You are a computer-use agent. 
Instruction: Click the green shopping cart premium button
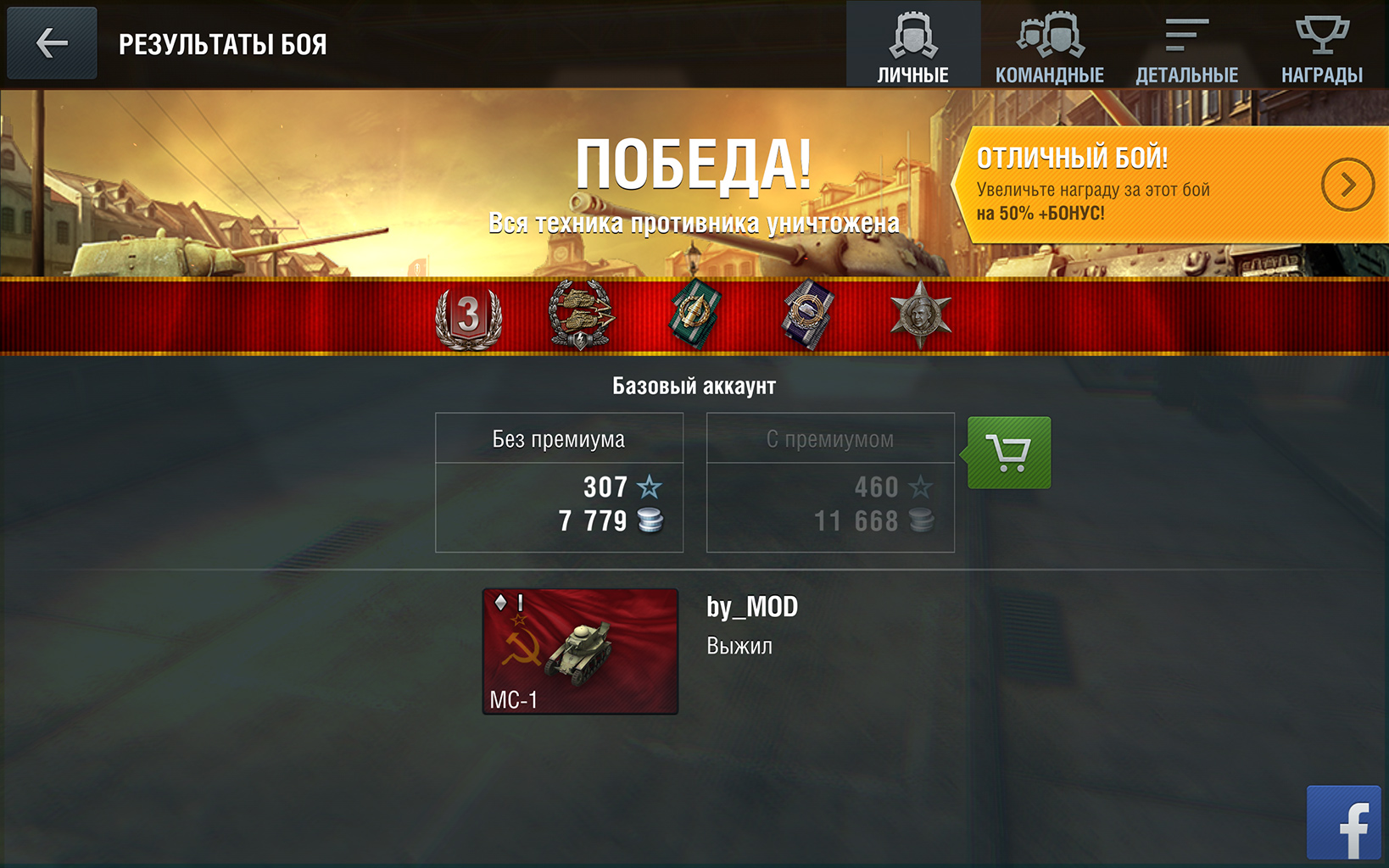[x=1009, y=453]
